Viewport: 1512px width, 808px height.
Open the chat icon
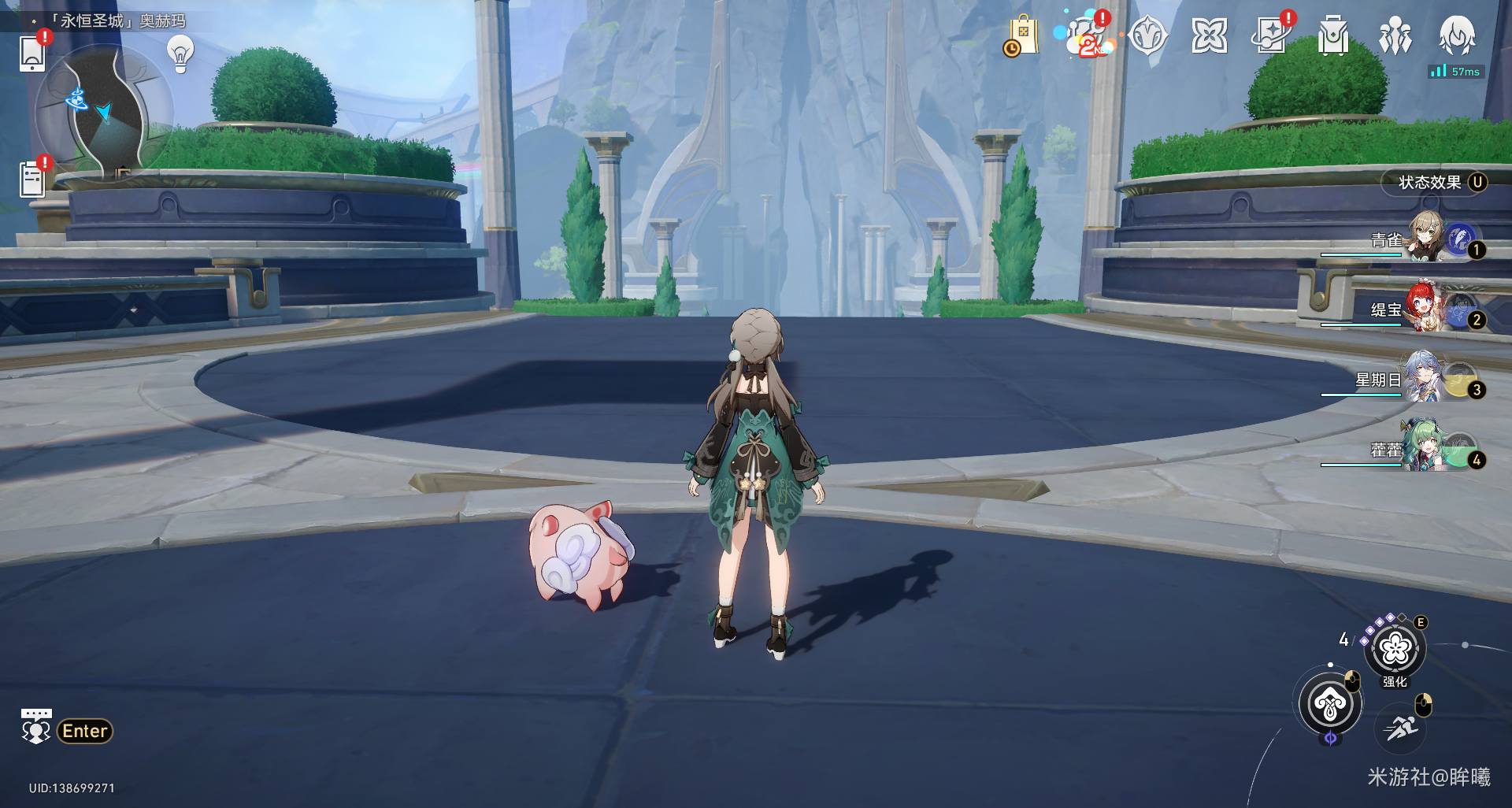pos(36,728)
